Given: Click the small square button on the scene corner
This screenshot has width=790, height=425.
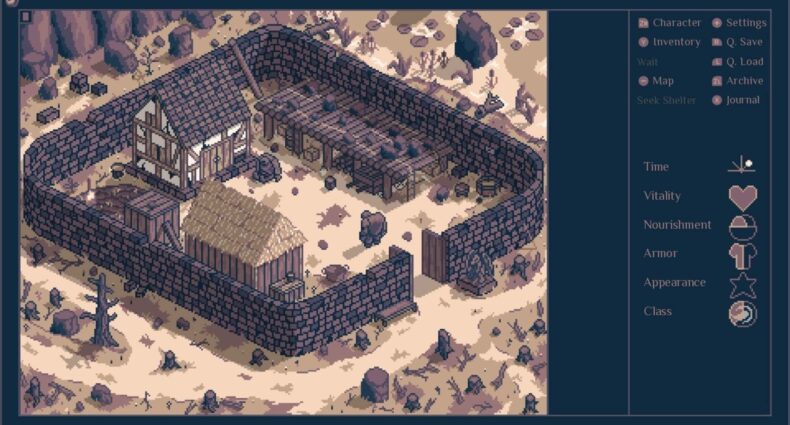Looking at the screenshot, I should (26, 17).
